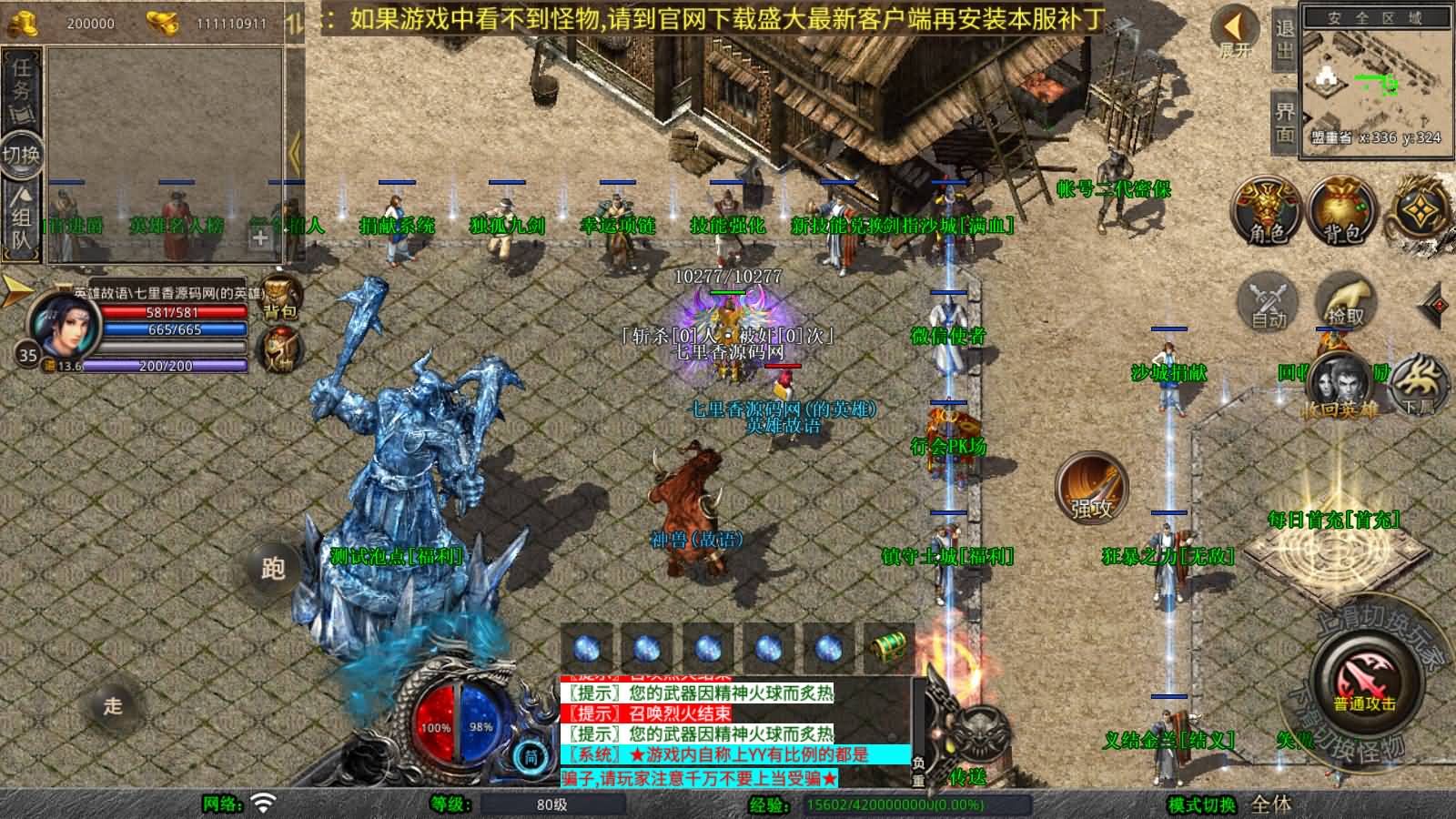The image size is (1456, 819).
Task: Click the 展开 expand arrow
Action: pyautogui.click(x=1235, y=32)
